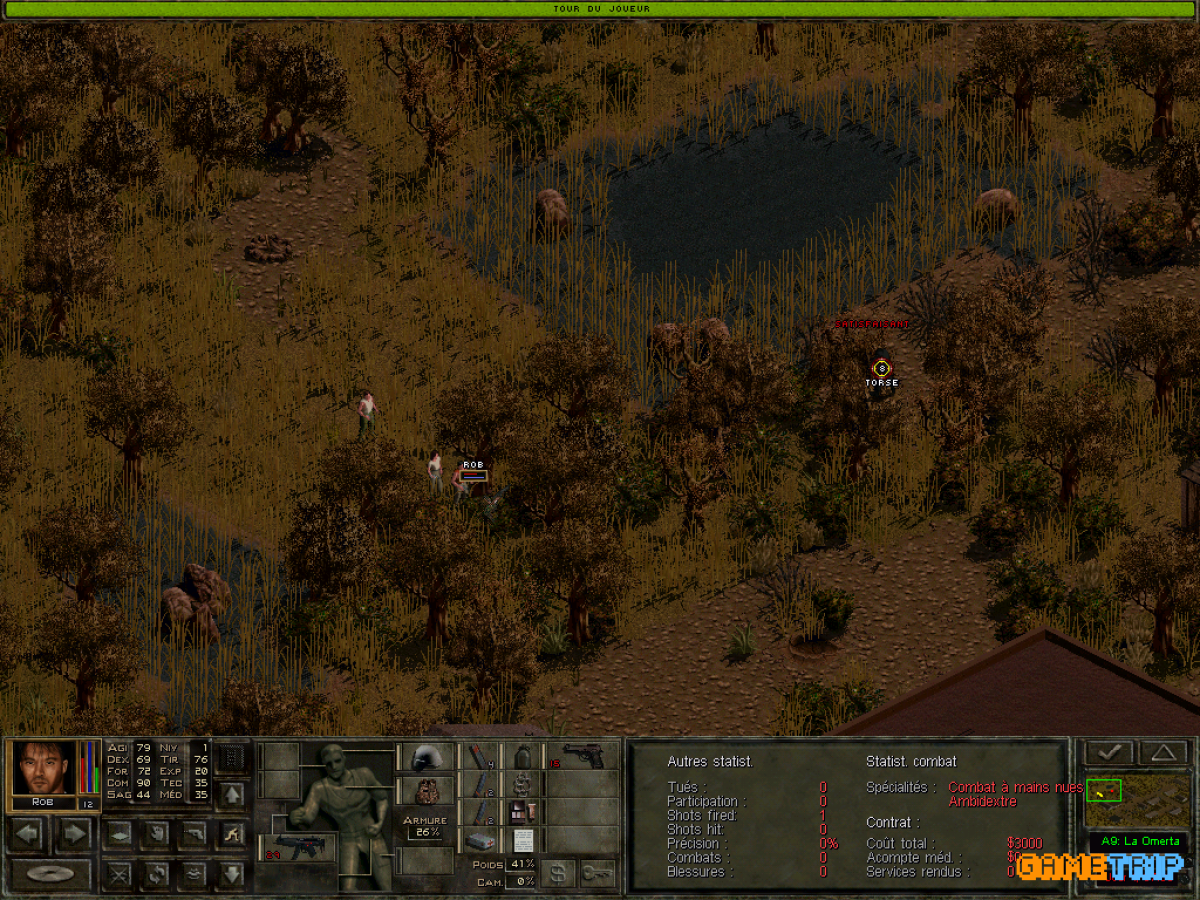Switch to the next mercenary with right arrow

[x=73, y=832]
